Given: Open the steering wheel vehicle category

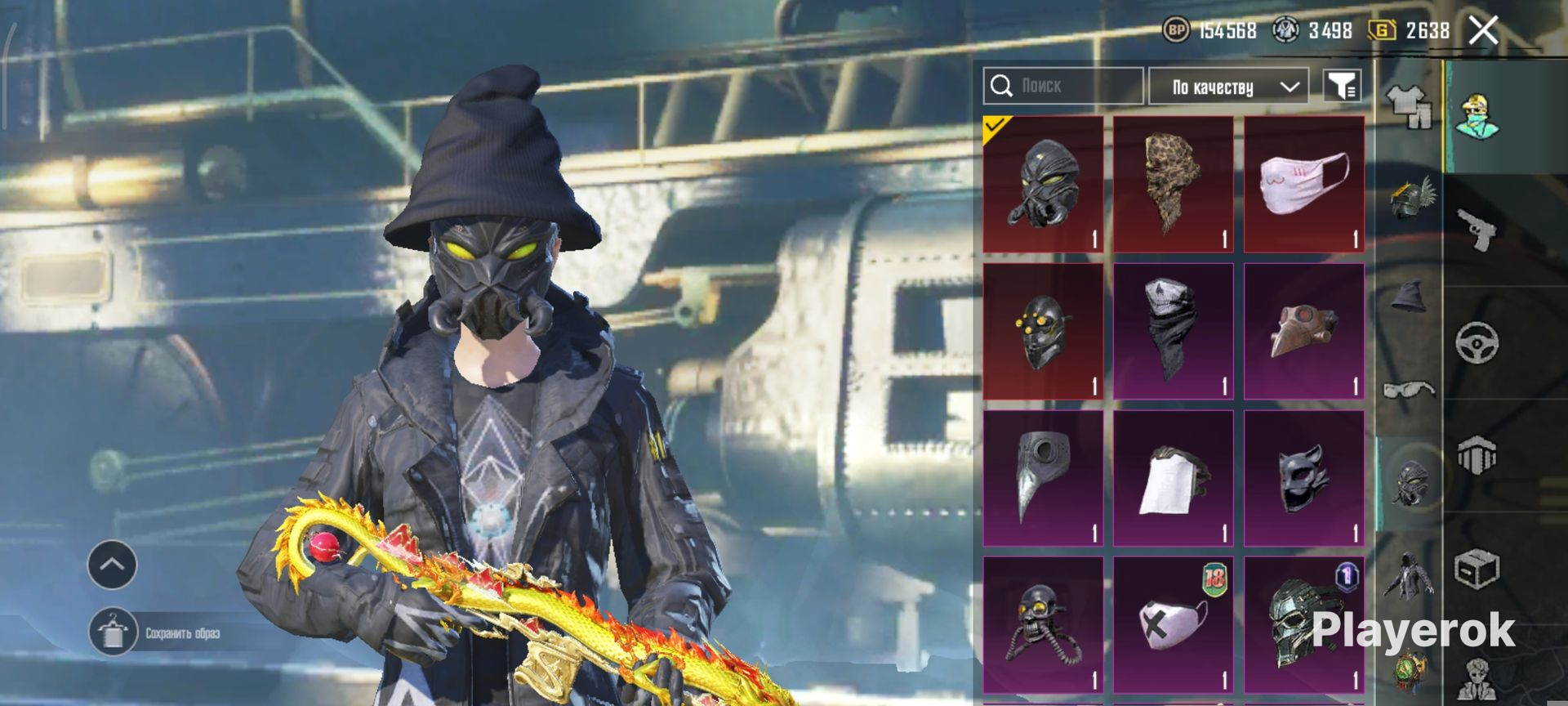Looking at the screenshot, I should pyautogui.click(x=1477, y=342).
